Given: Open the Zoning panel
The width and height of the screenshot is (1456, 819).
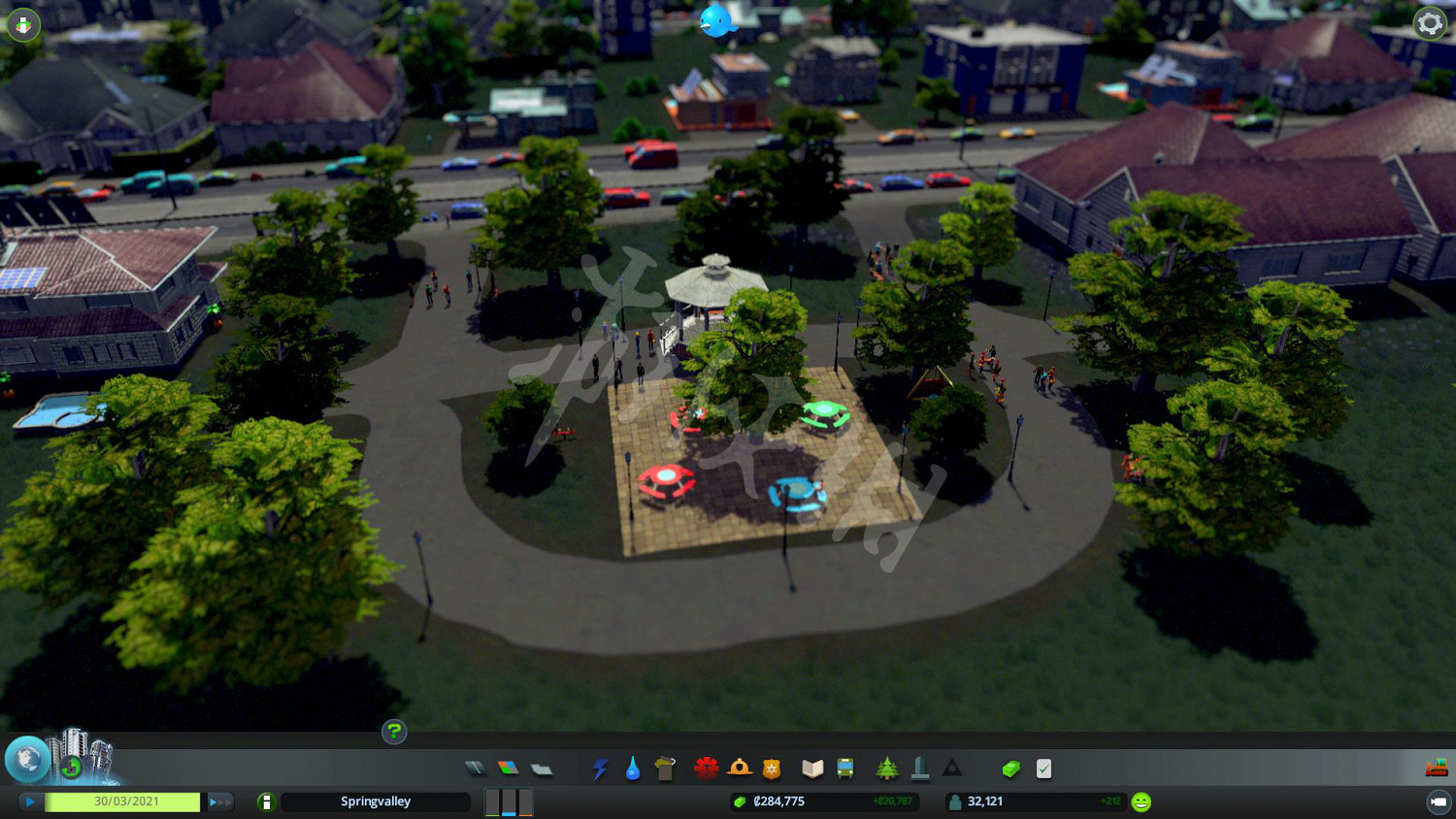Looking at the screenshot, I should 509,768.
